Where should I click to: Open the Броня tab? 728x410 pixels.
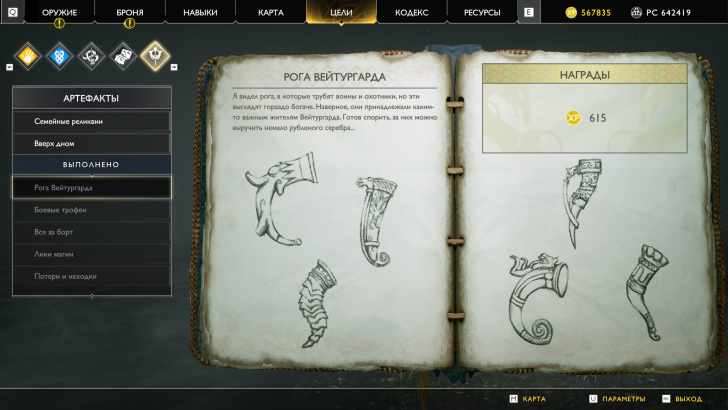pyautogui.click(x=130, y=12)
